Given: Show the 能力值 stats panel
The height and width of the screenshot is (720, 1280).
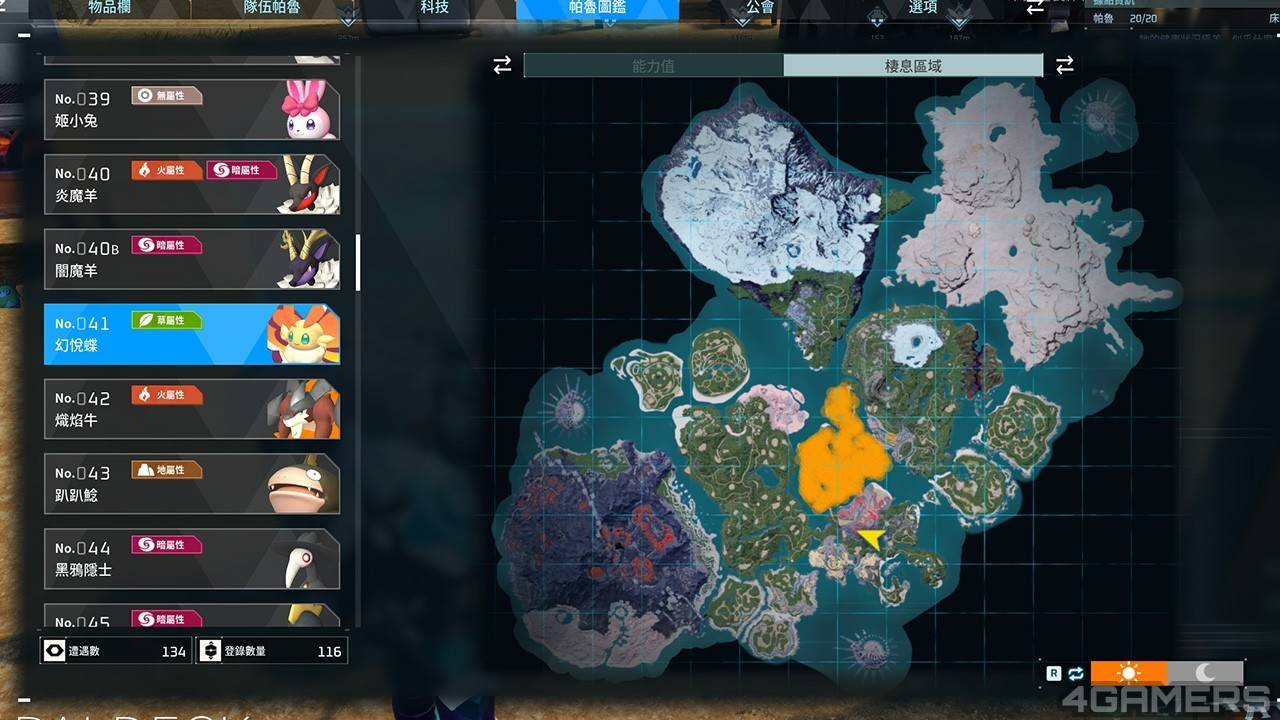Looking at the screenshot, I should (x=653, y=66).
